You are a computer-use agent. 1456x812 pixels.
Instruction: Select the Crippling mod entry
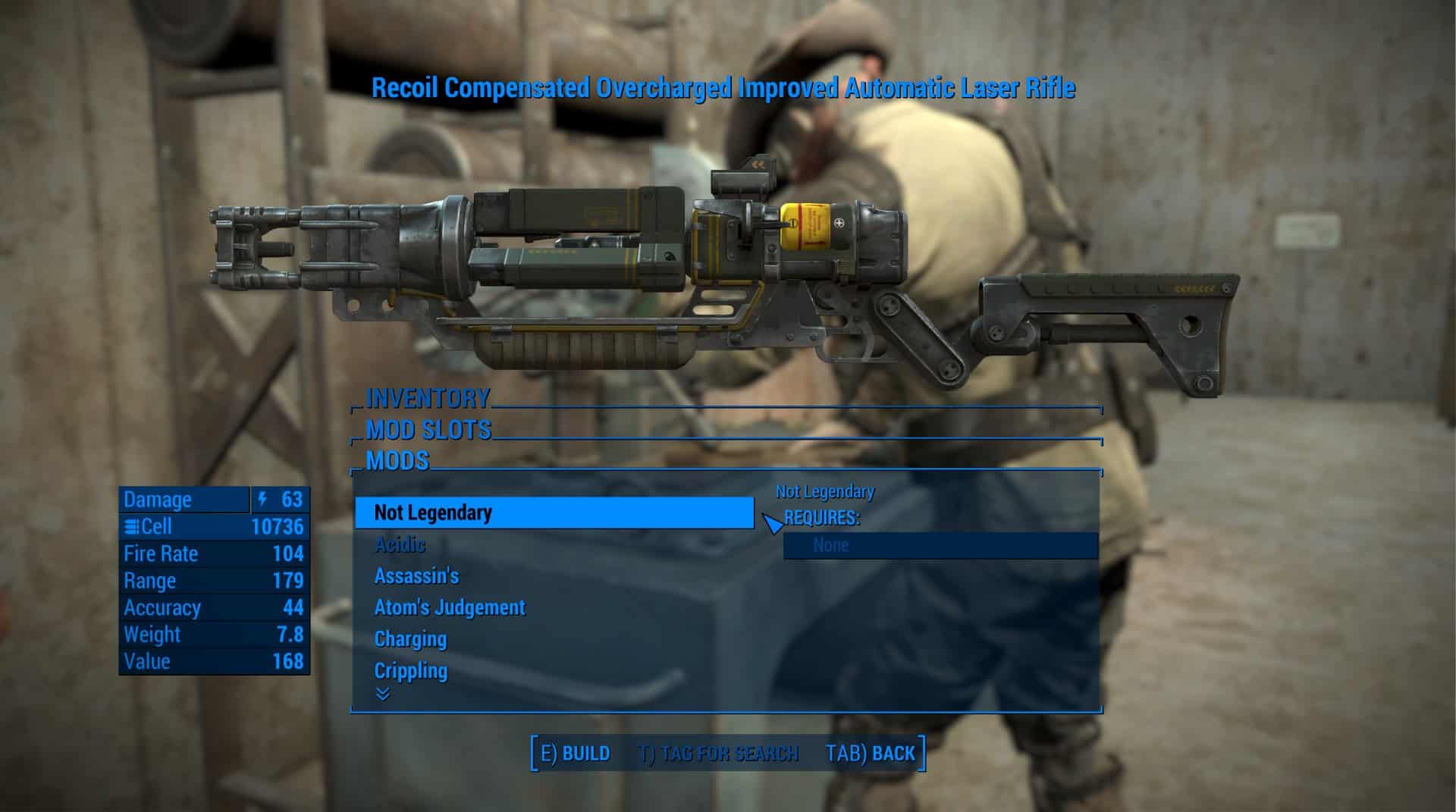pyautogui.click(x=411, y=671)
